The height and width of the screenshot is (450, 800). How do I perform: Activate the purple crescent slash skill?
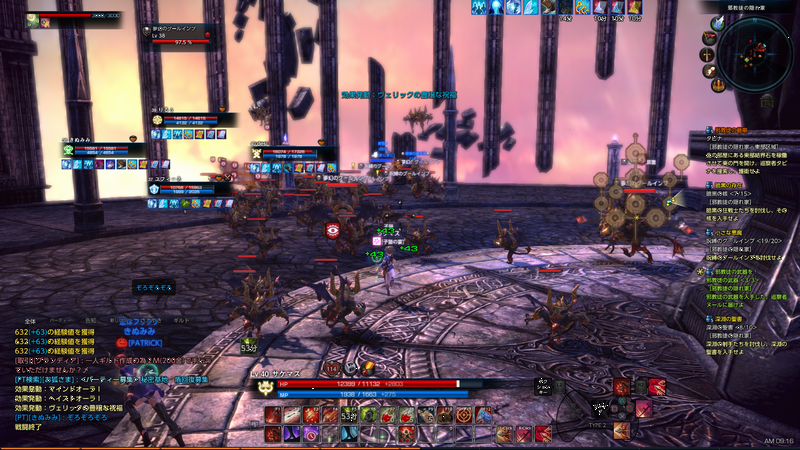coord(290,432)
